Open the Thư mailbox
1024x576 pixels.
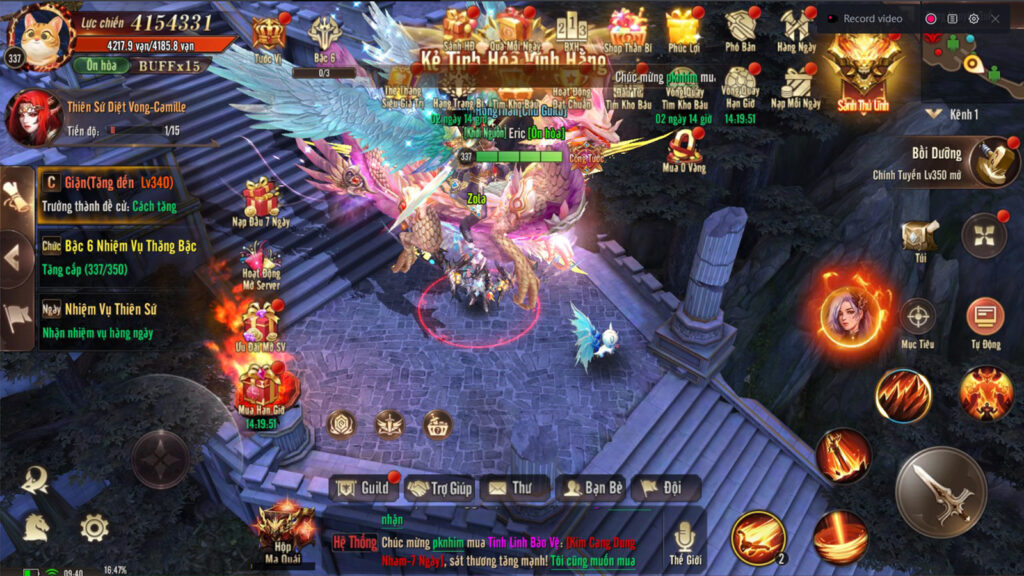(x=514, y=488)
